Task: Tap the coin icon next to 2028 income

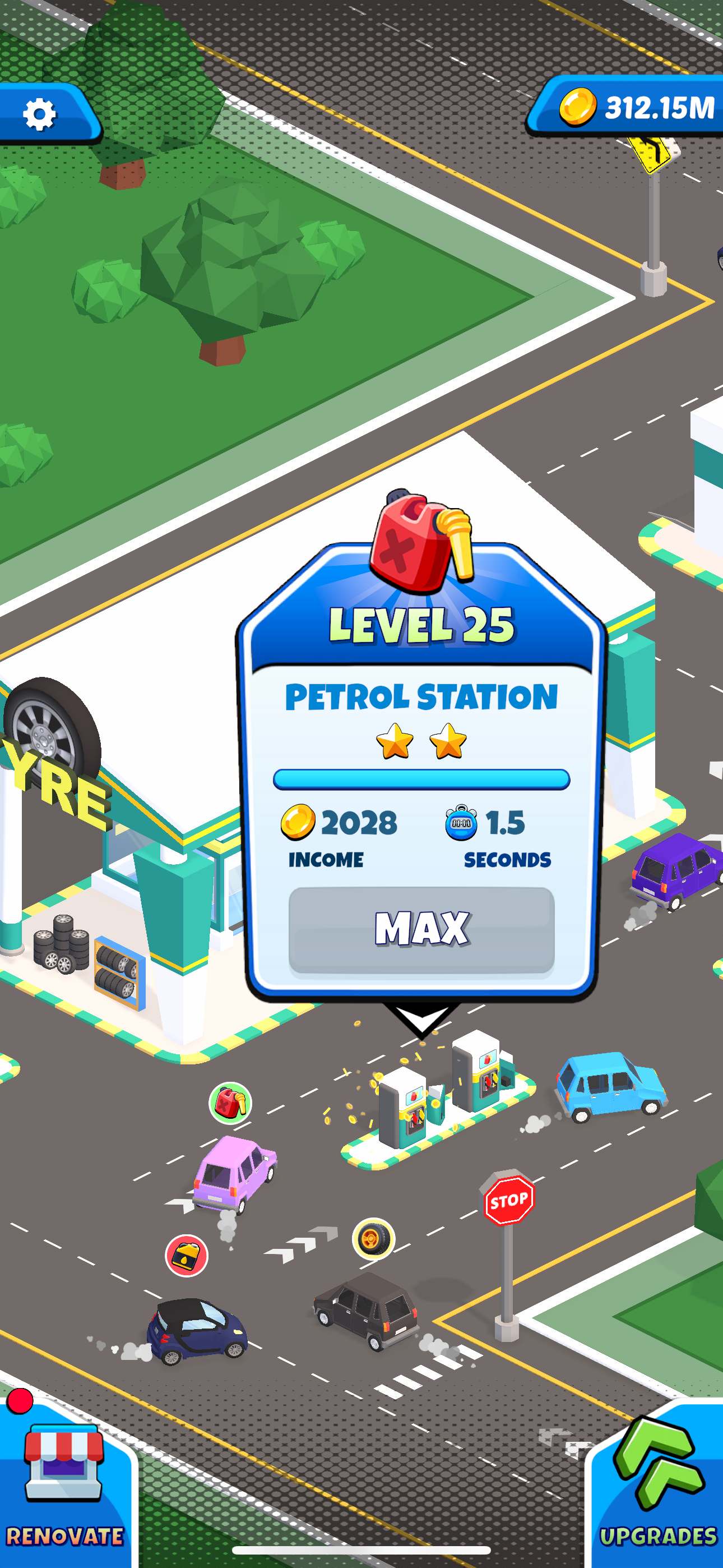Action: click(x=299, y=823)
